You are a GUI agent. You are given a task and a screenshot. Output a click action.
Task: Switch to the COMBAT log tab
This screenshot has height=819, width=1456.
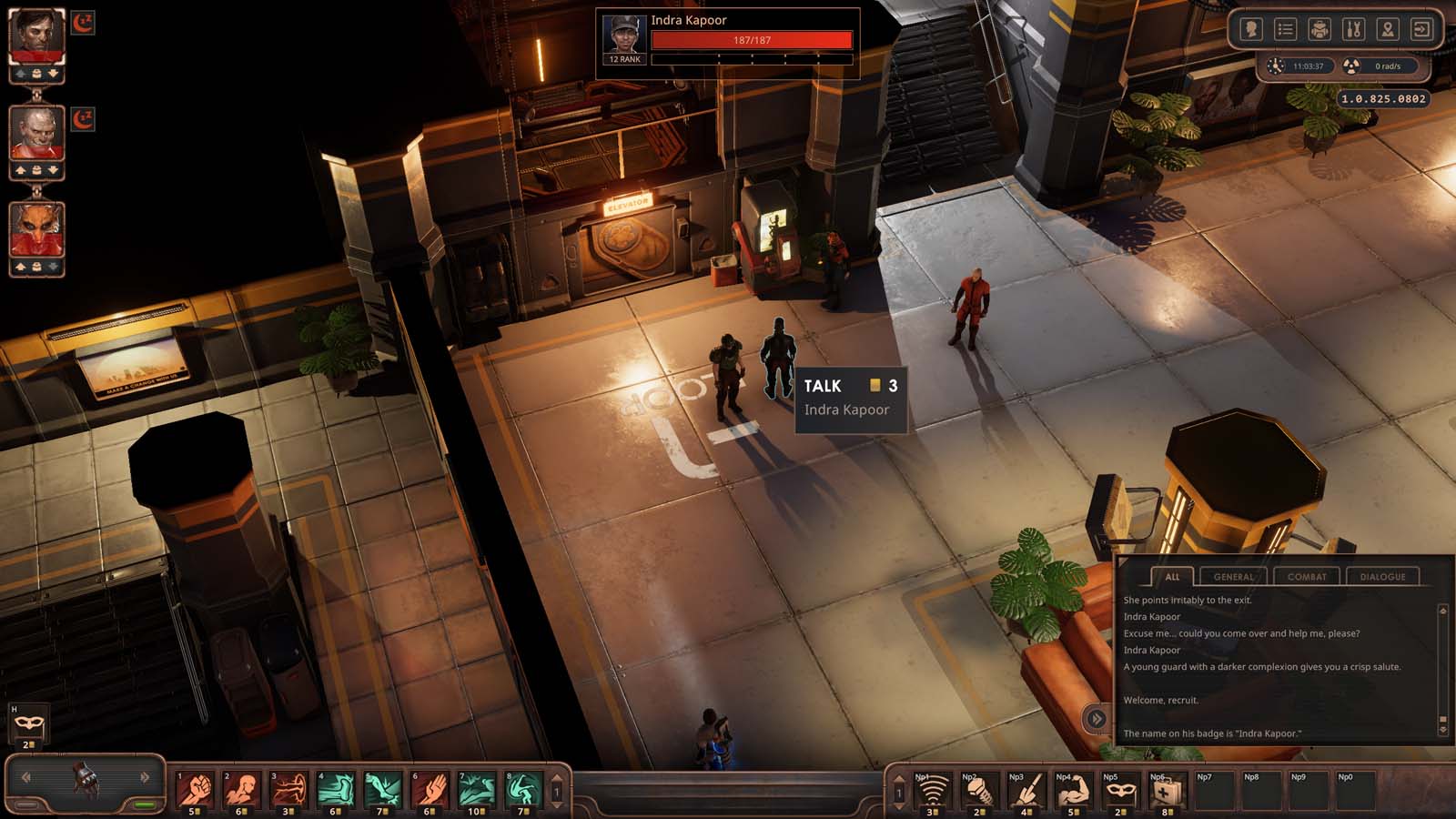pyautogui.click(x=1308, y=577)
